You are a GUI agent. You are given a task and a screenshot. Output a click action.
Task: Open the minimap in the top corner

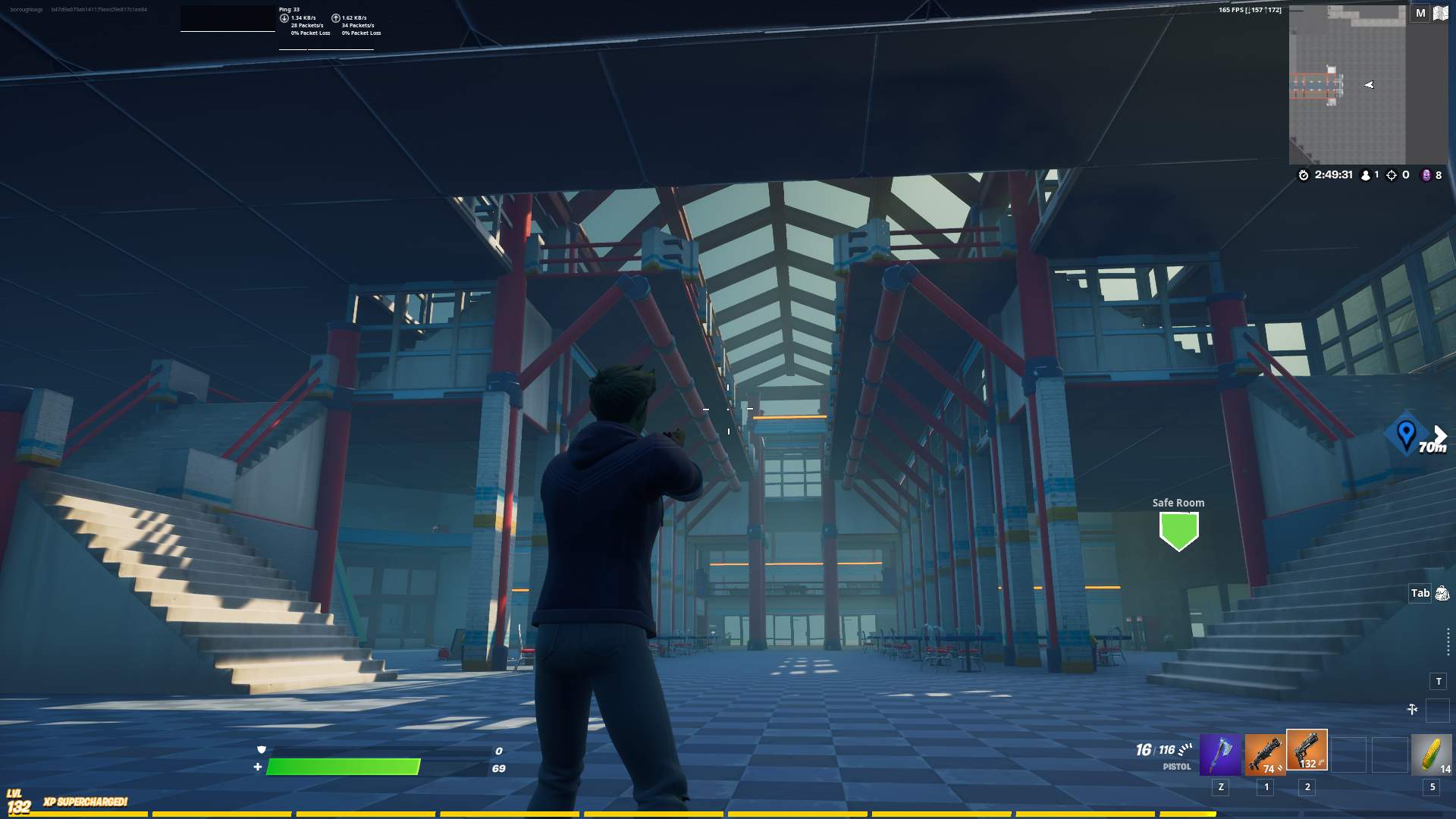pyautogui.click(x=1348, y=85)
